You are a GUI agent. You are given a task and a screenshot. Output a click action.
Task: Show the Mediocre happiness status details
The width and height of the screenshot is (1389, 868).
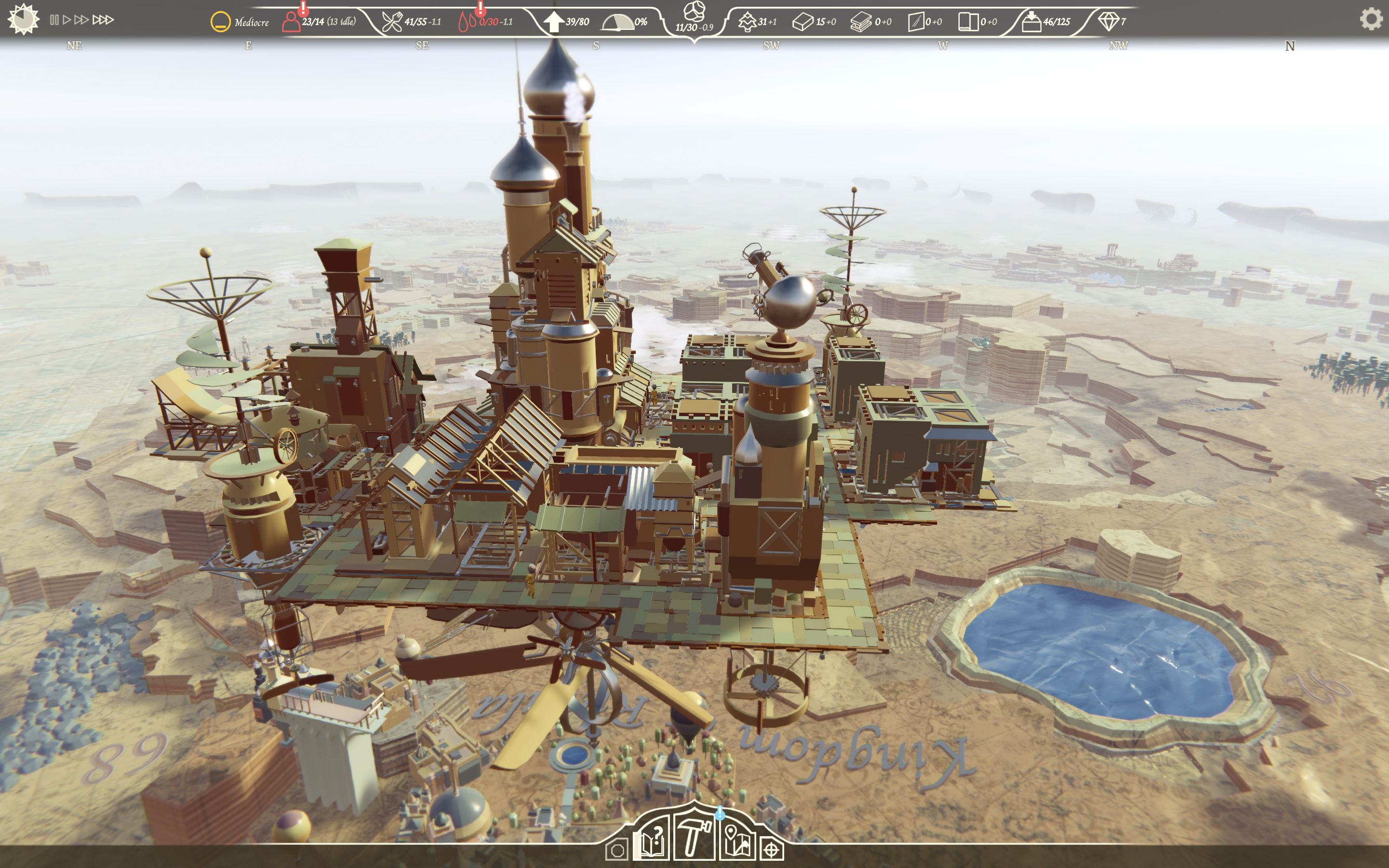click(221, 22)
